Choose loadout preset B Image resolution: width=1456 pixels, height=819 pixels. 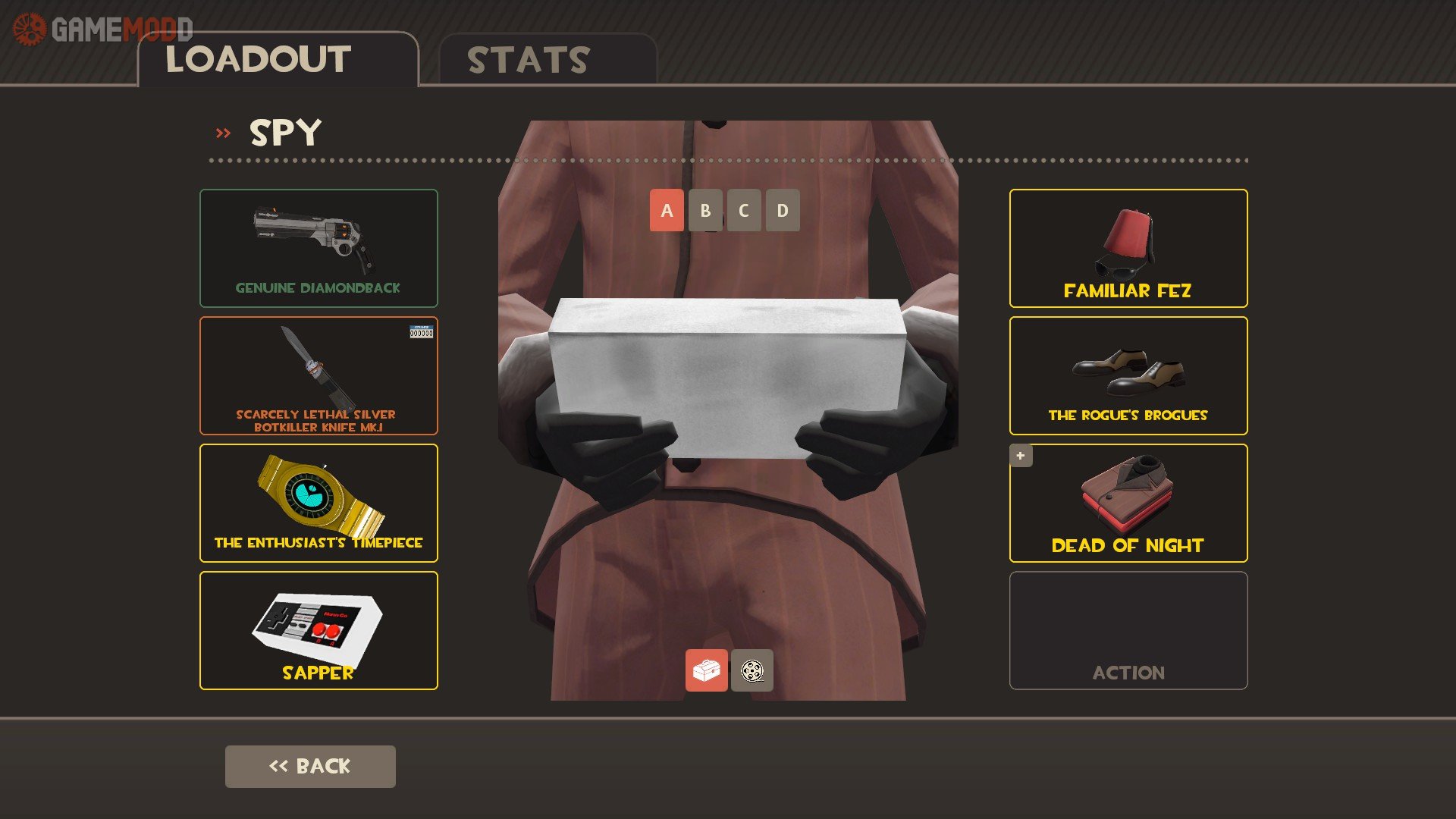(x=705, y=210)
